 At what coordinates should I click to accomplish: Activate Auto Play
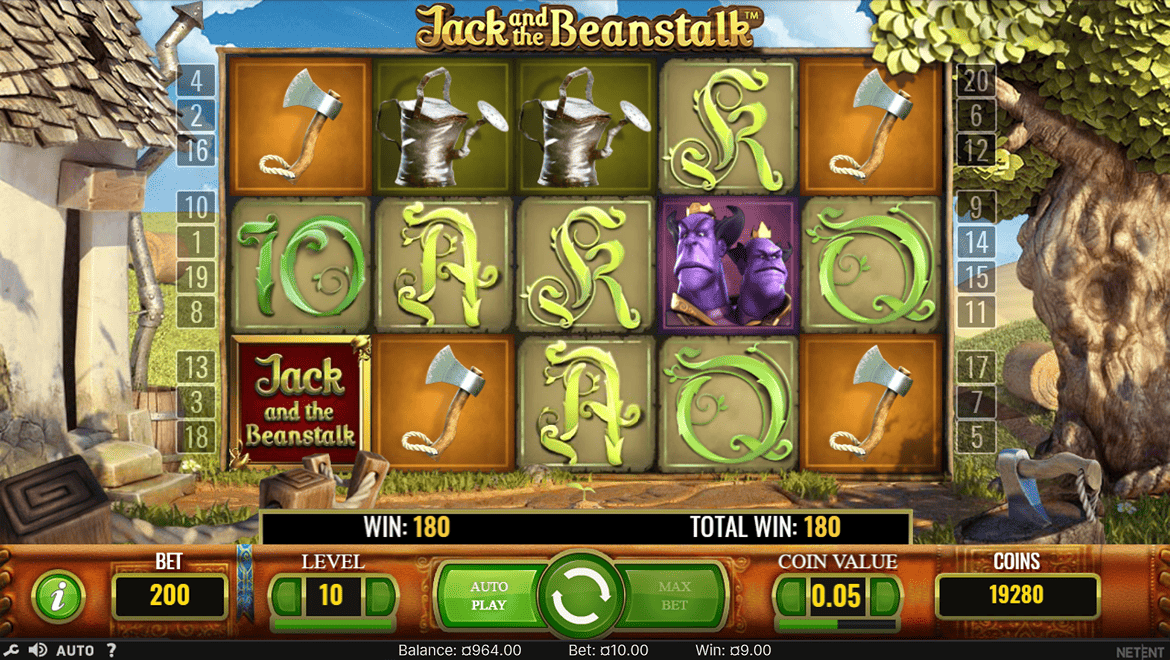(489, 596)
